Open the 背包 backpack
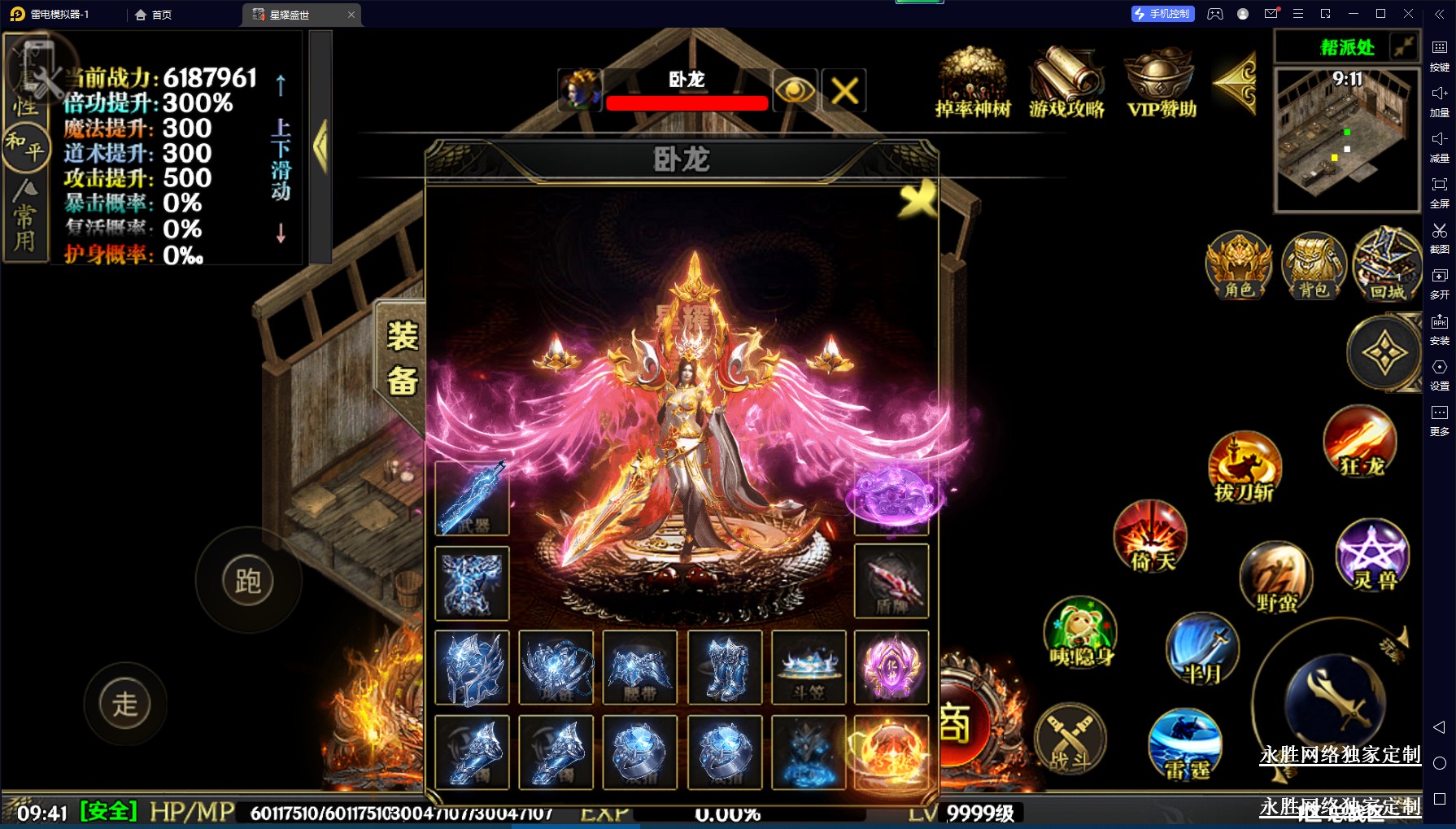This screenshot has height=829, width=1456. coord(1314,265)
